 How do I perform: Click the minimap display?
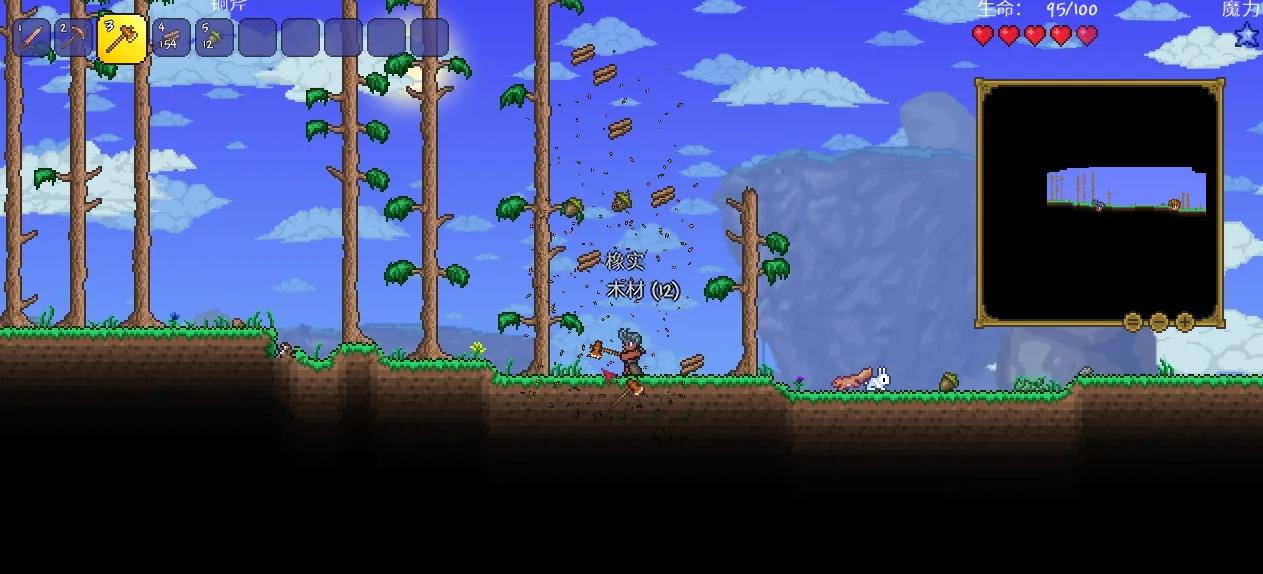(1099, 203)
